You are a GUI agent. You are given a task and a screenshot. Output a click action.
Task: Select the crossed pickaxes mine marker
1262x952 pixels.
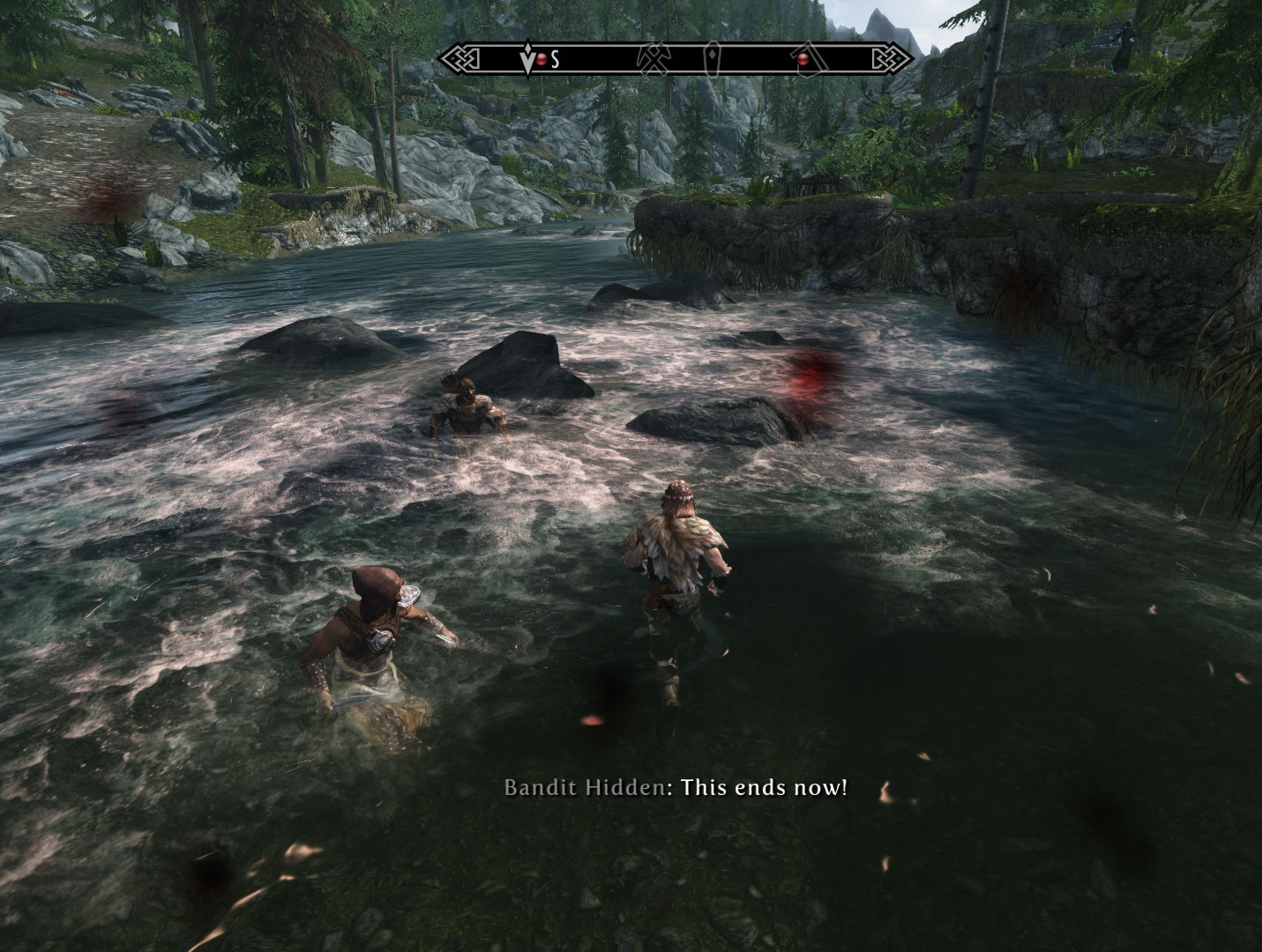tap(653, 59)
